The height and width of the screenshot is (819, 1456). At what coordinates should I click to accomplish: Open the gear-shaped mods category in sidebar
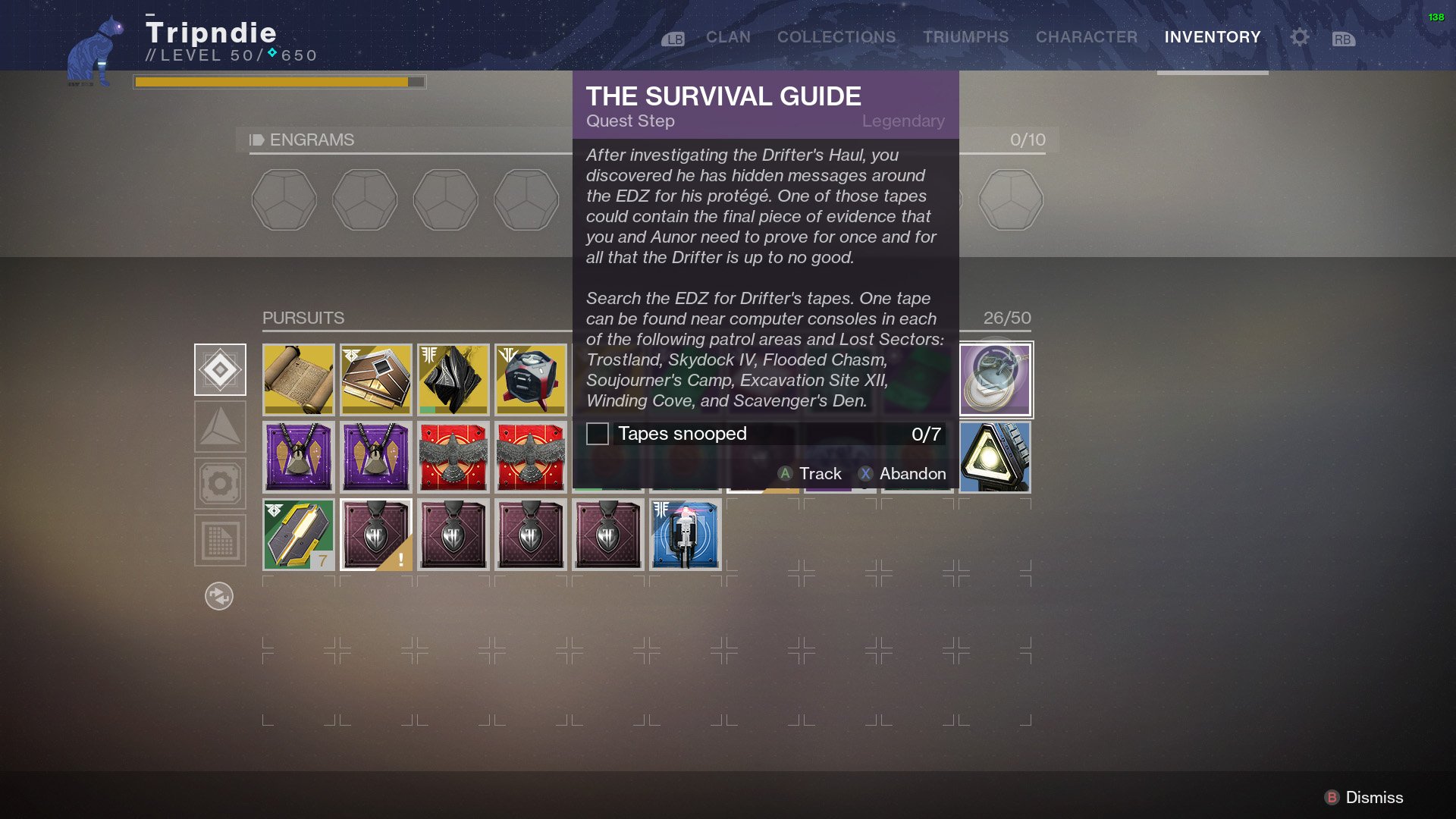[220, 483]
